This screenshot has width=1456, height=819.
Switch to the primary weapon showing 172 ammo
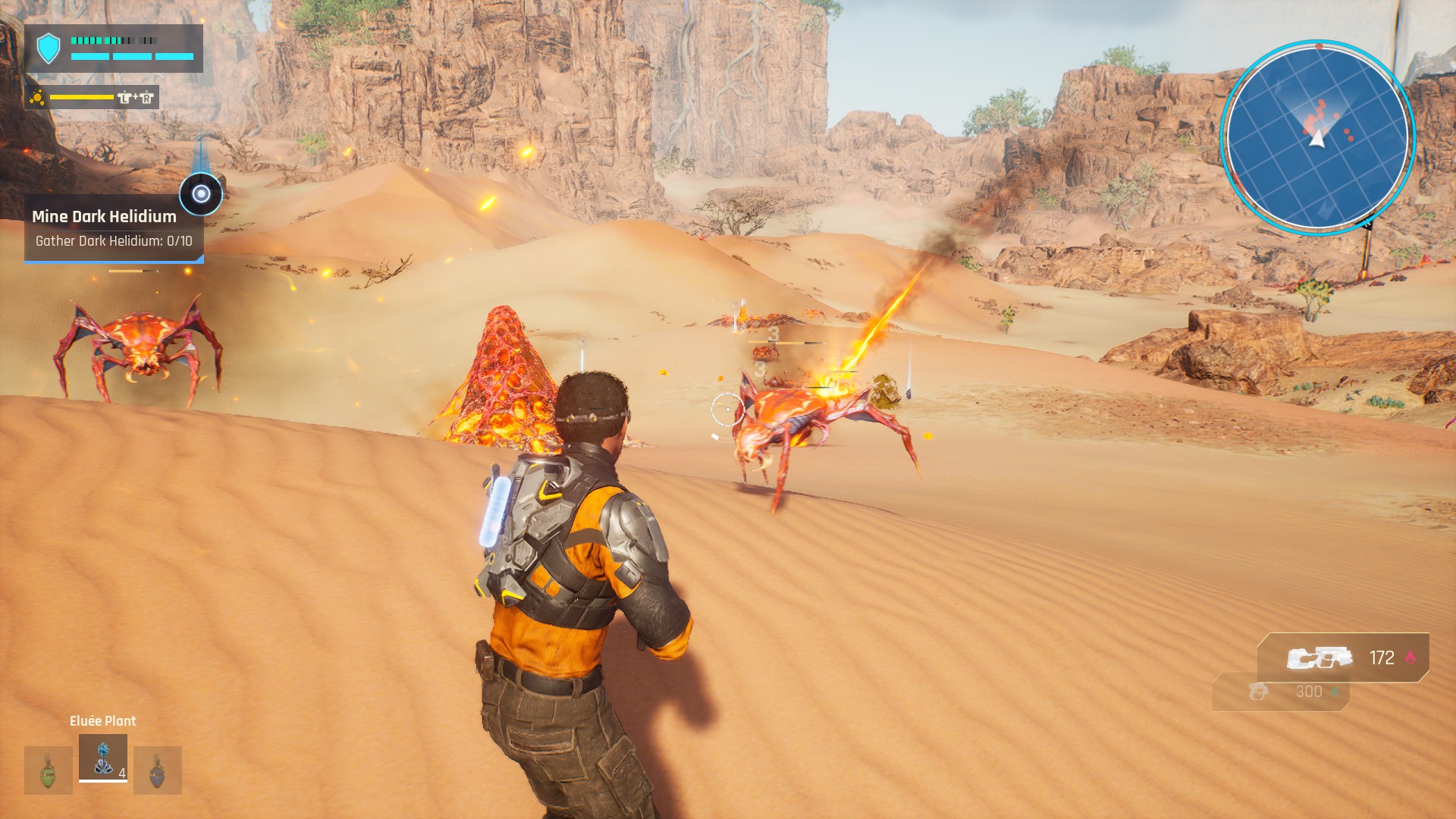pos(1343,657)
